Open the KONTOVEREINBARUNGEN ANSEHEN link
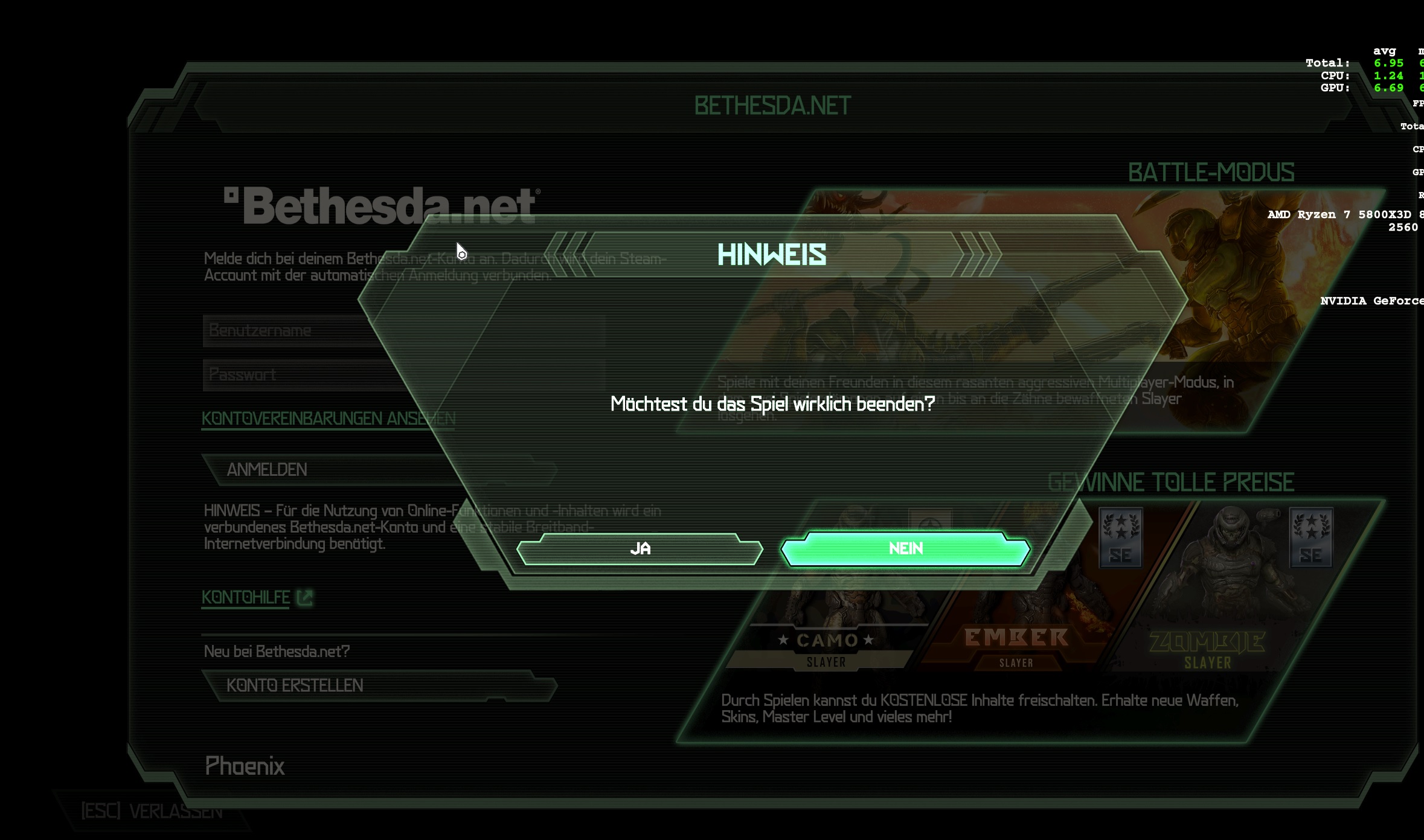Screen dimensions: 1424x840 (328, 417)
